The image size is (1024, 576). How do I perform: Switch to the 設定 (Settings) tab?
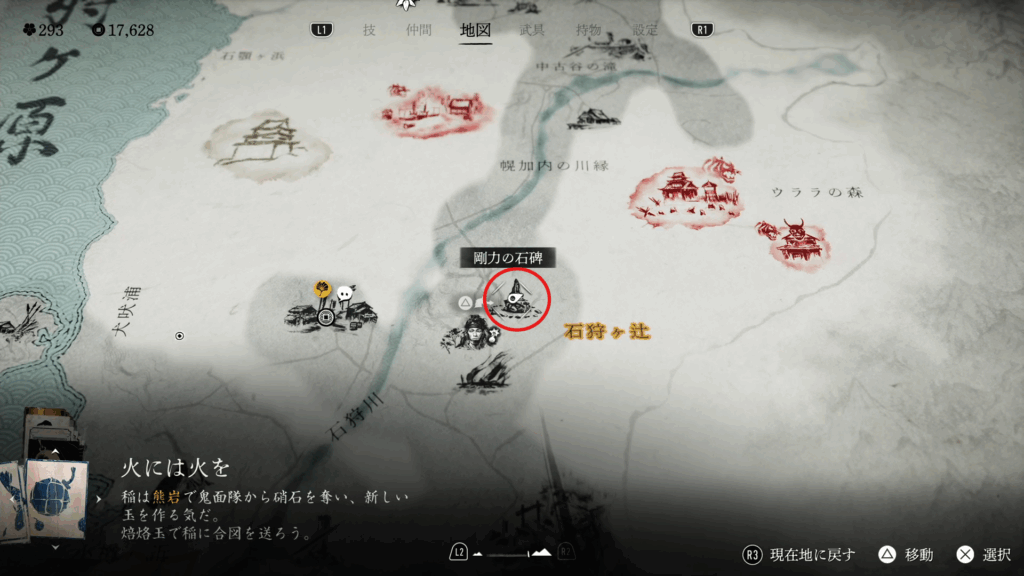tap(646, 30)
